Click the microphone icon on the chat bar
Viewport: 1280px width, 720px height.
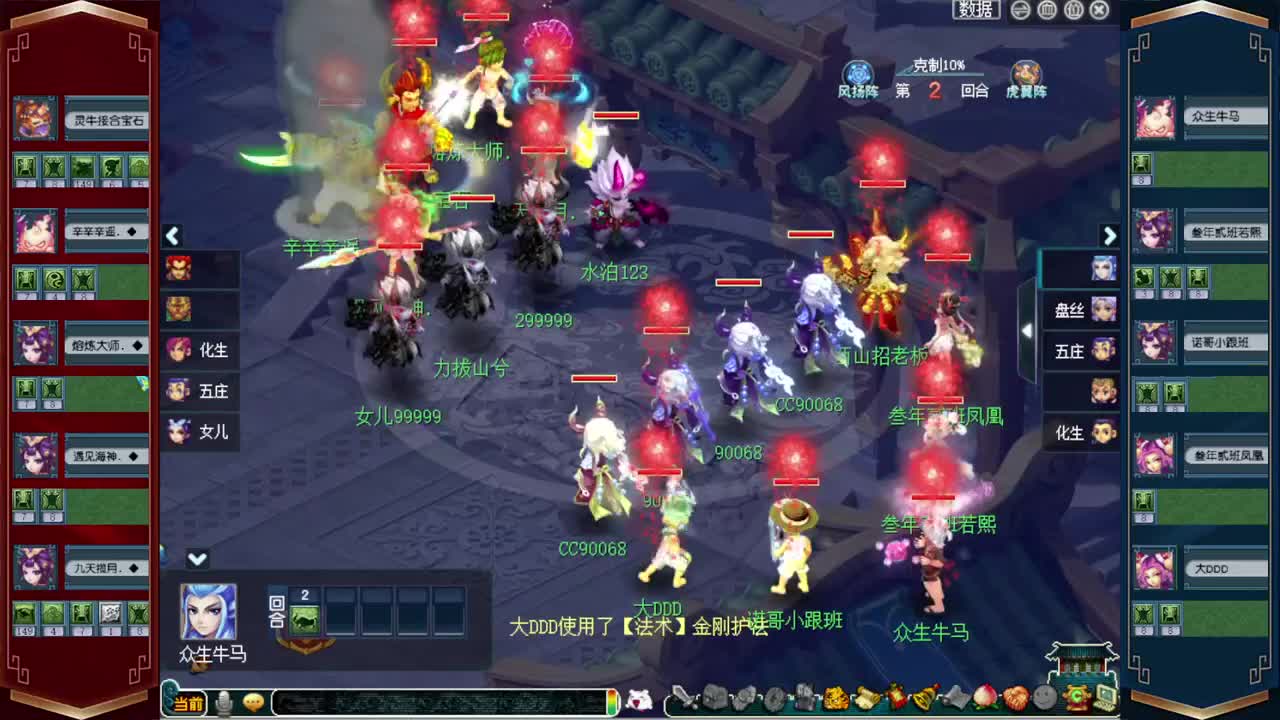(x=224, y=703)
